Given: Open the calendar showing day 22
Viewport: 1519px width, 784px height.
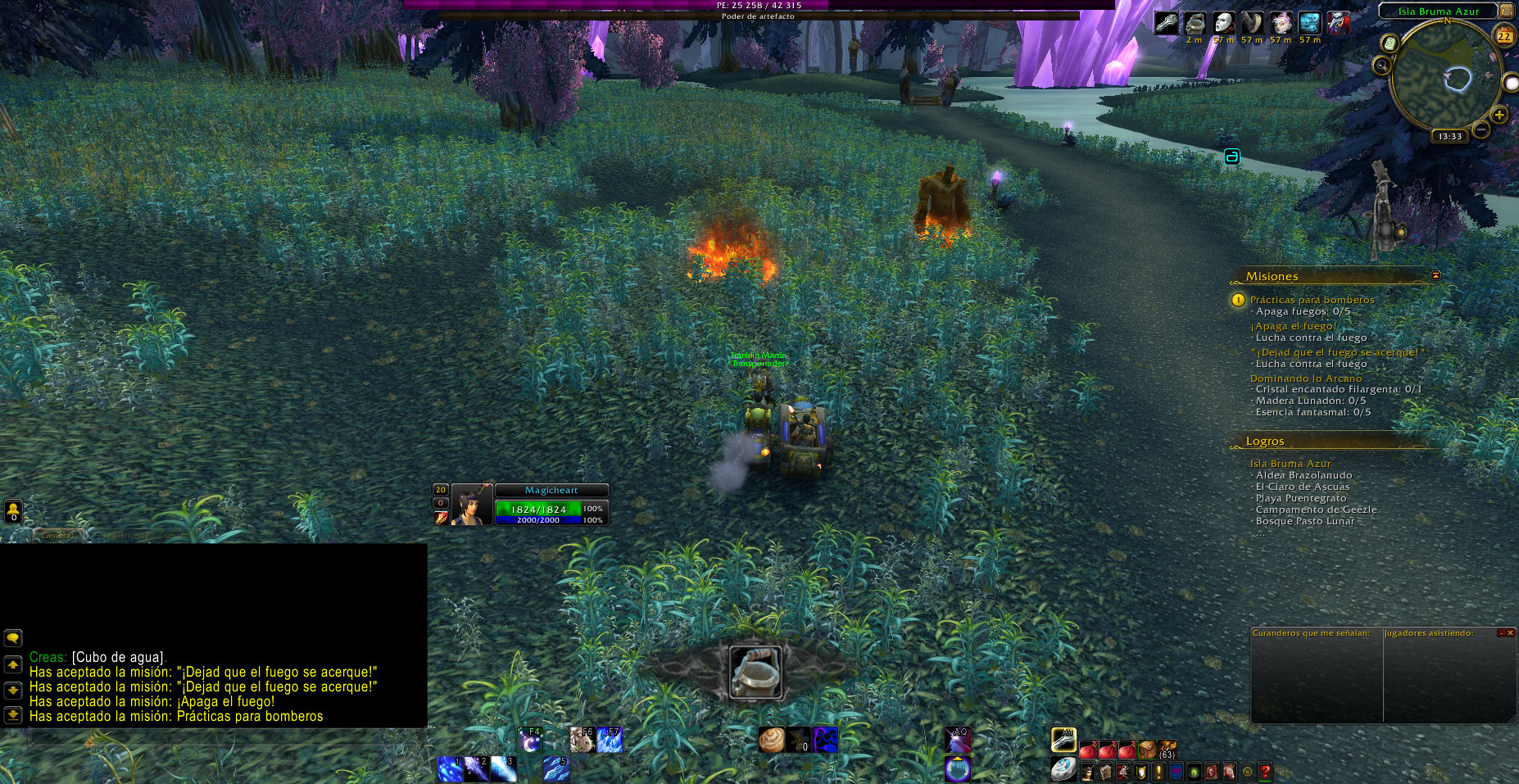Looking at the screenshot, I should point(1504,36).
